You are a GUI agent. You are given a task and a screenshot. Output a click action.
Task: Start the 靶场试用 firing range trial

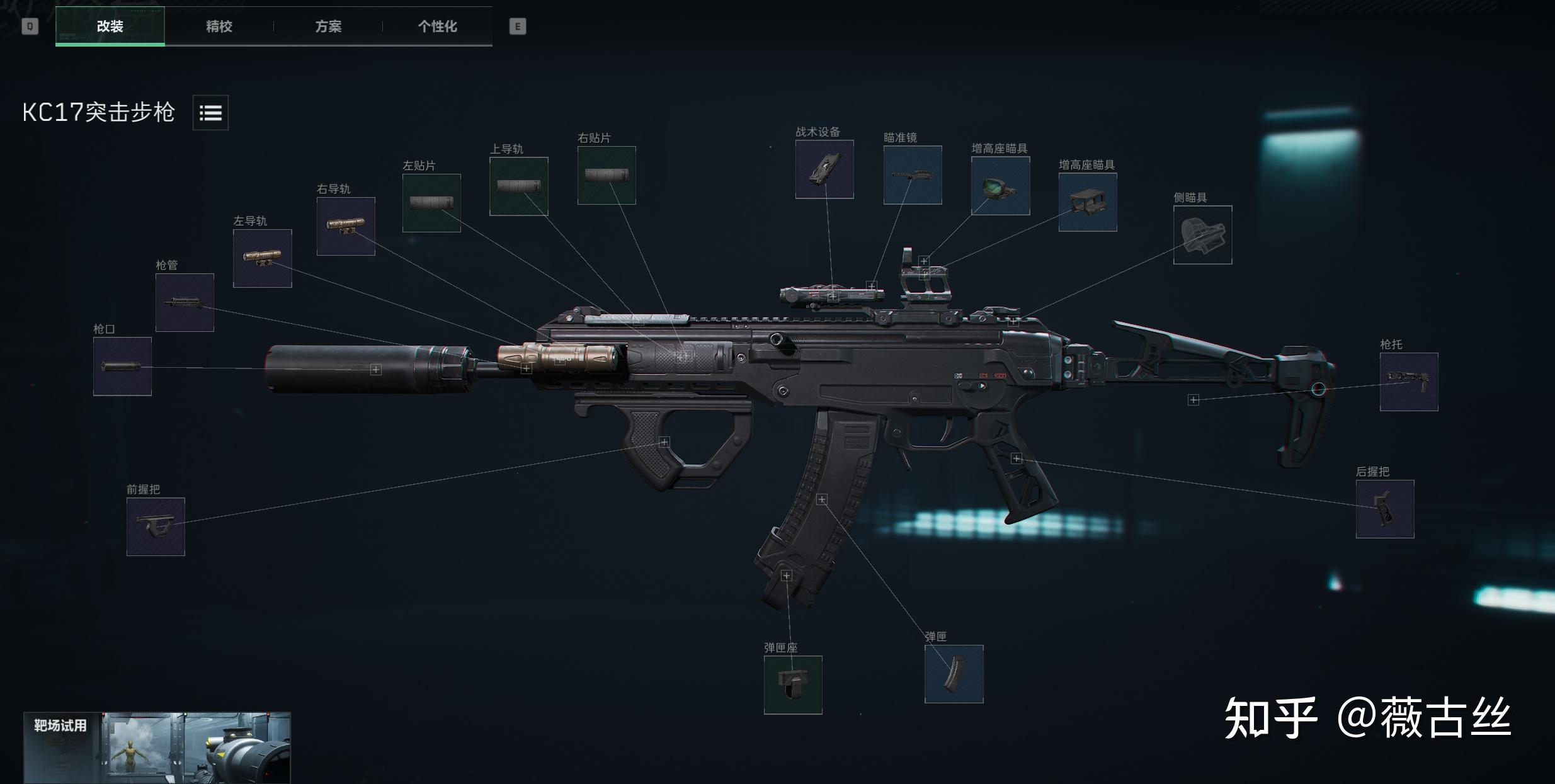point(157,747)
